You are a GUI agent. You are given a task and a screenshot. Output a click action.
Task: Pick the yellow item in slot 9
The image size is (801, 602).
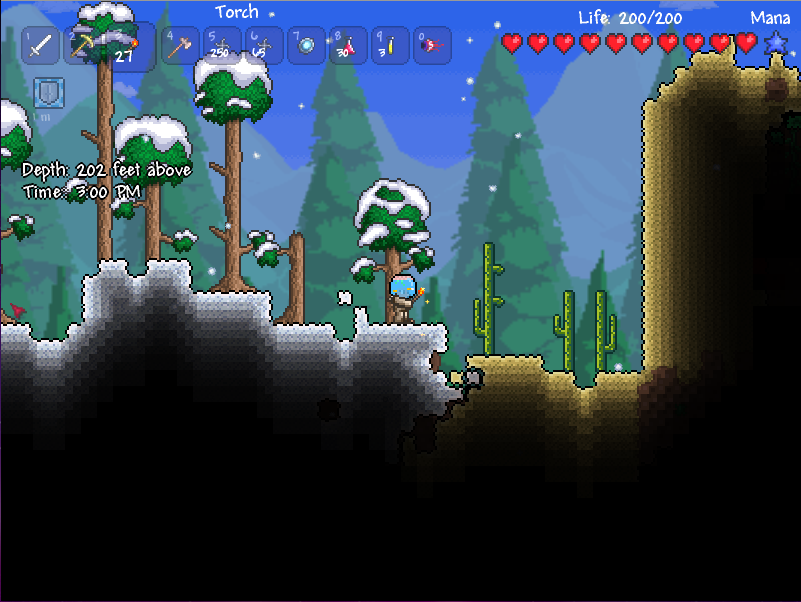[x=390, y=45]
